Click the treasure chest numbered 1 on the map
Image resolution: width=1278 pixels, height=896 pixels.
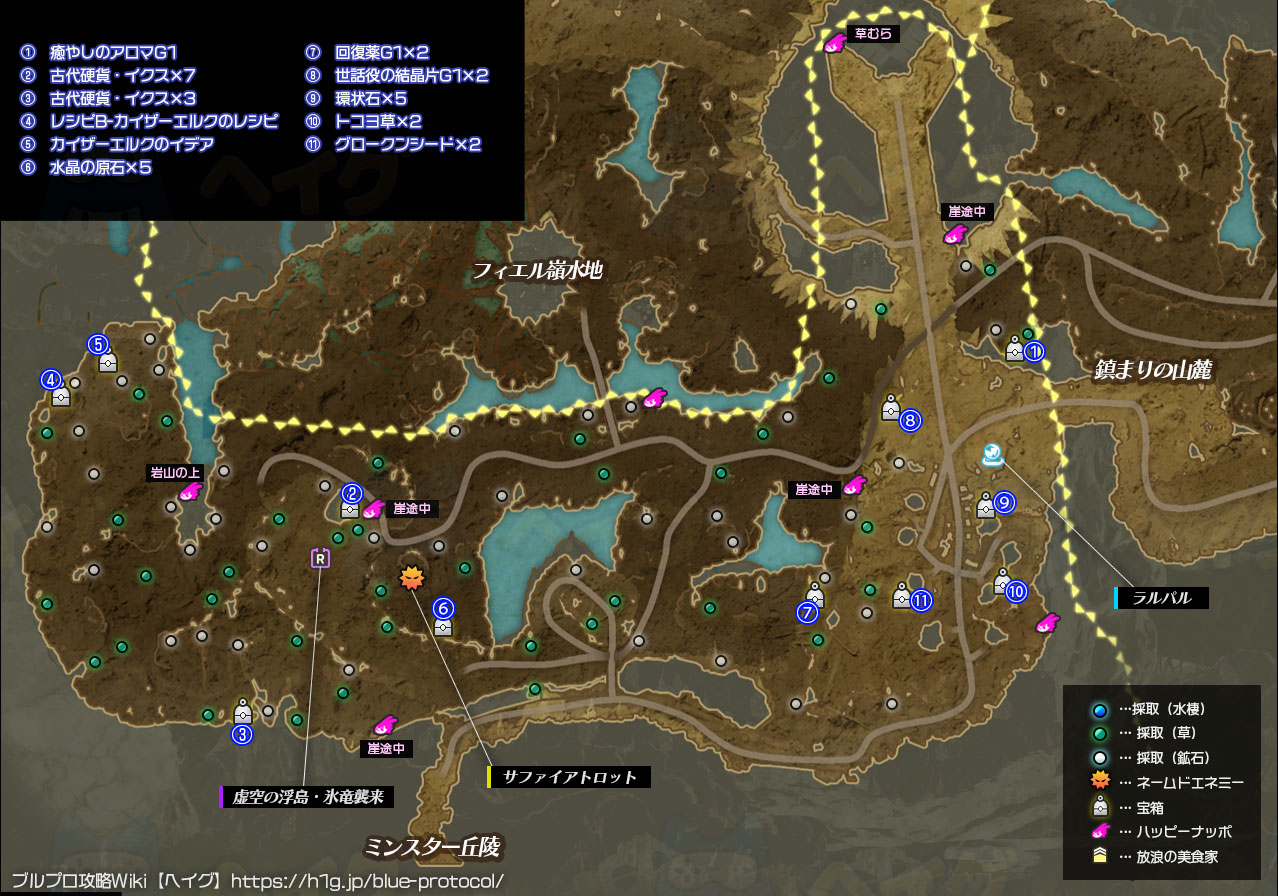click(1014, 349)
